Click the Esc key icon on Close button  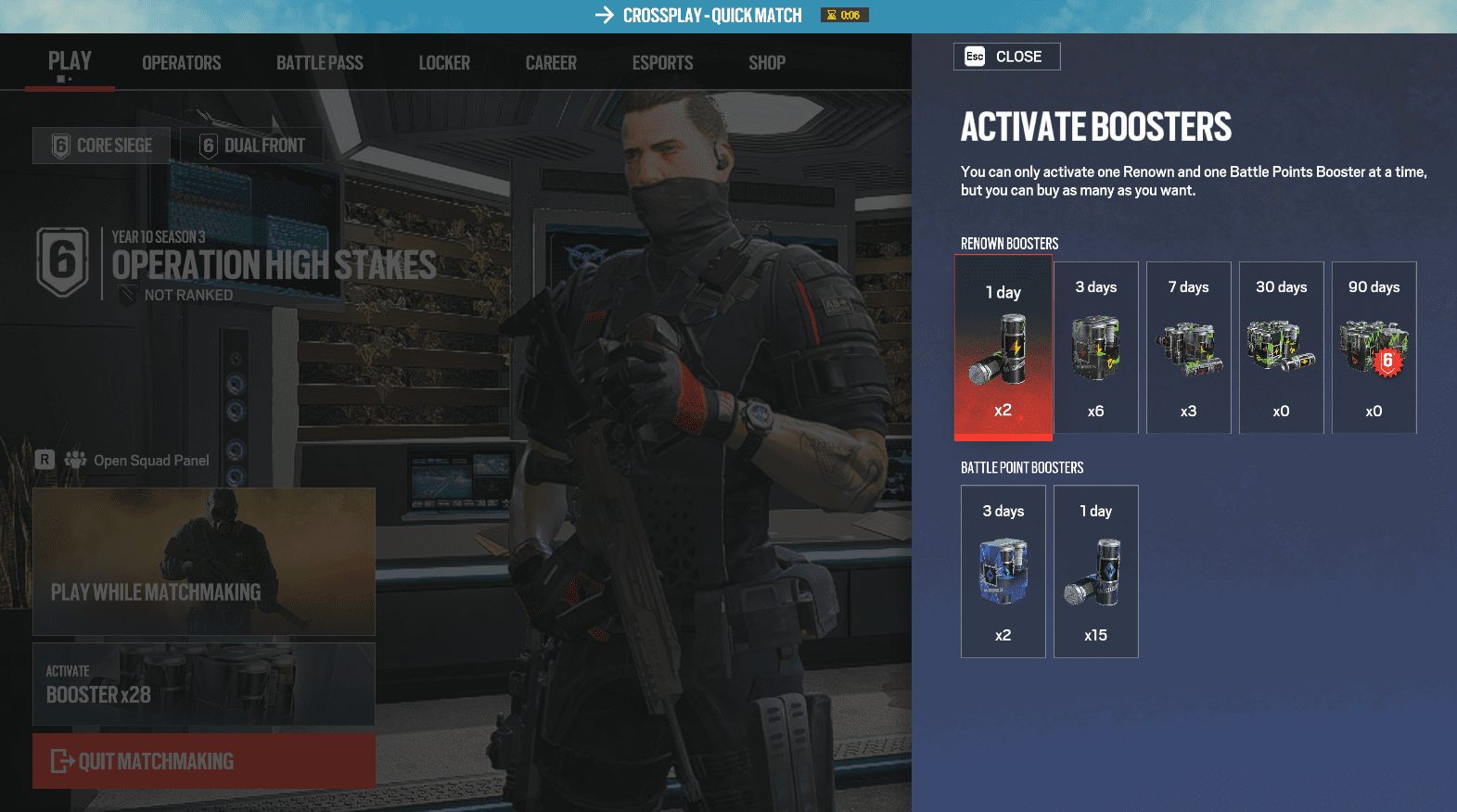point(974,56)
